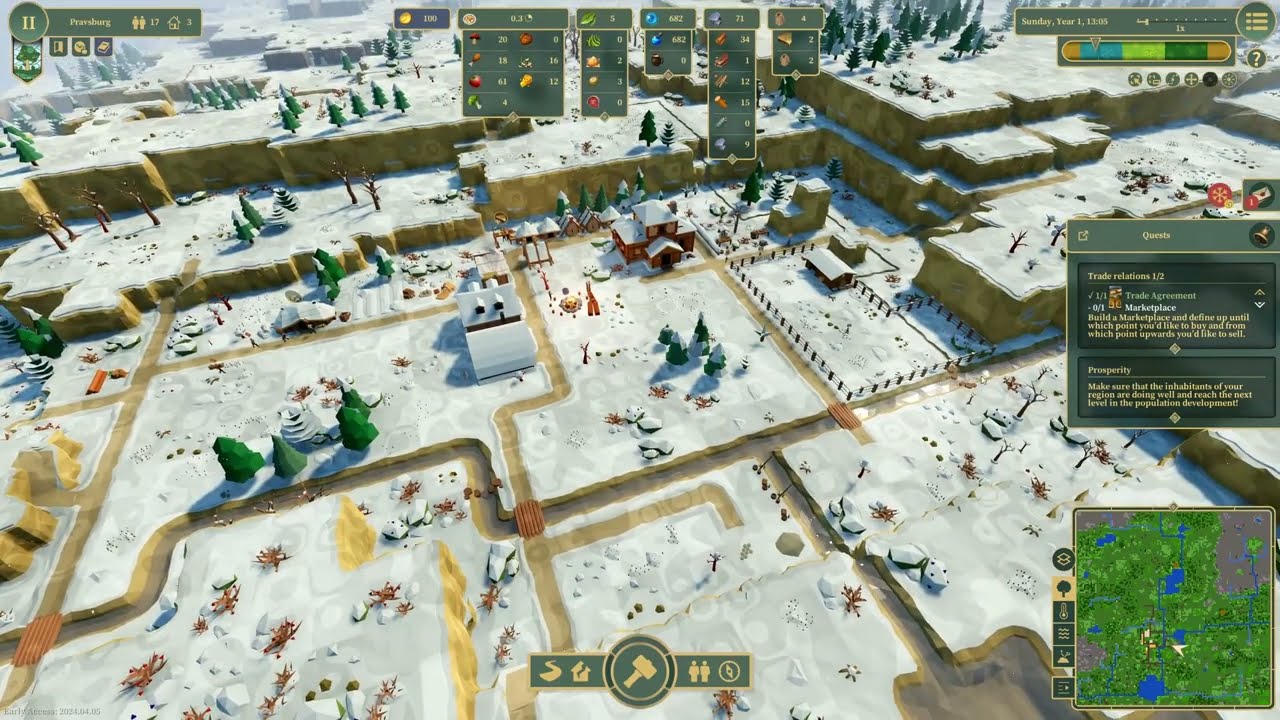
Task: Toggle the minimap layers button
Action: [x=1062, y=560]
